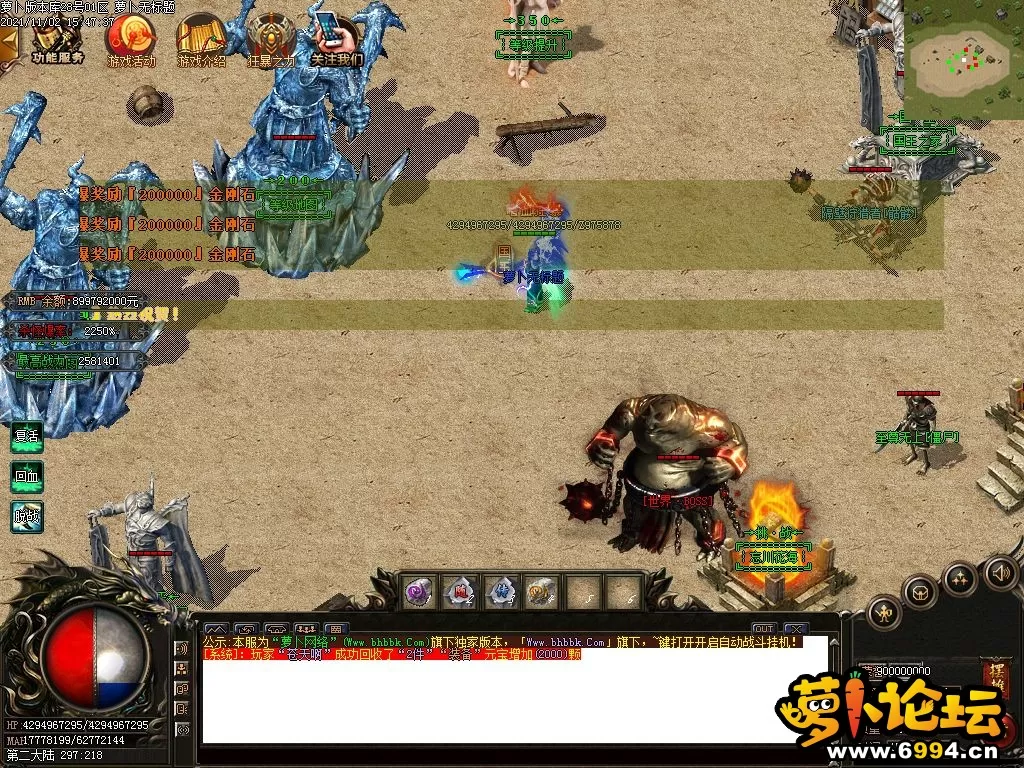Open the minimap
This screenshot has width=1024, height=768.
(962, 57)
